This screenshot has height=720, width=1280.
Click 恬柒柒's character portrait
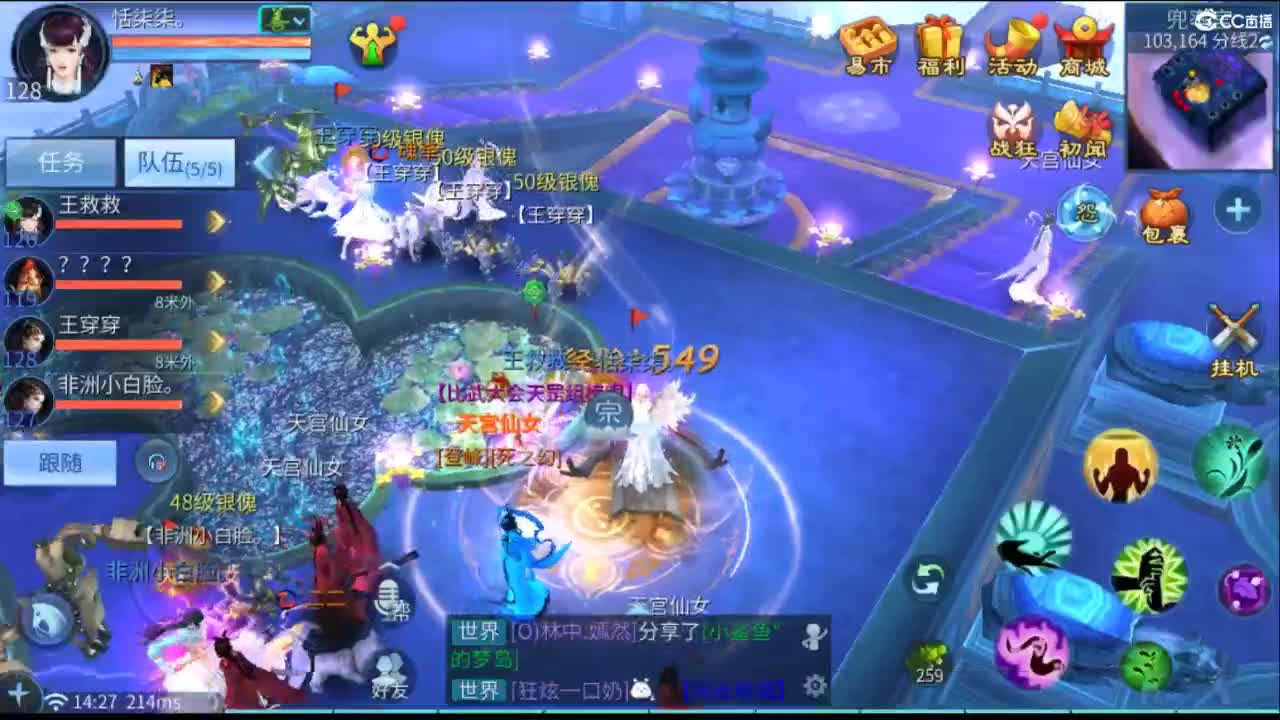click(57, 52)
